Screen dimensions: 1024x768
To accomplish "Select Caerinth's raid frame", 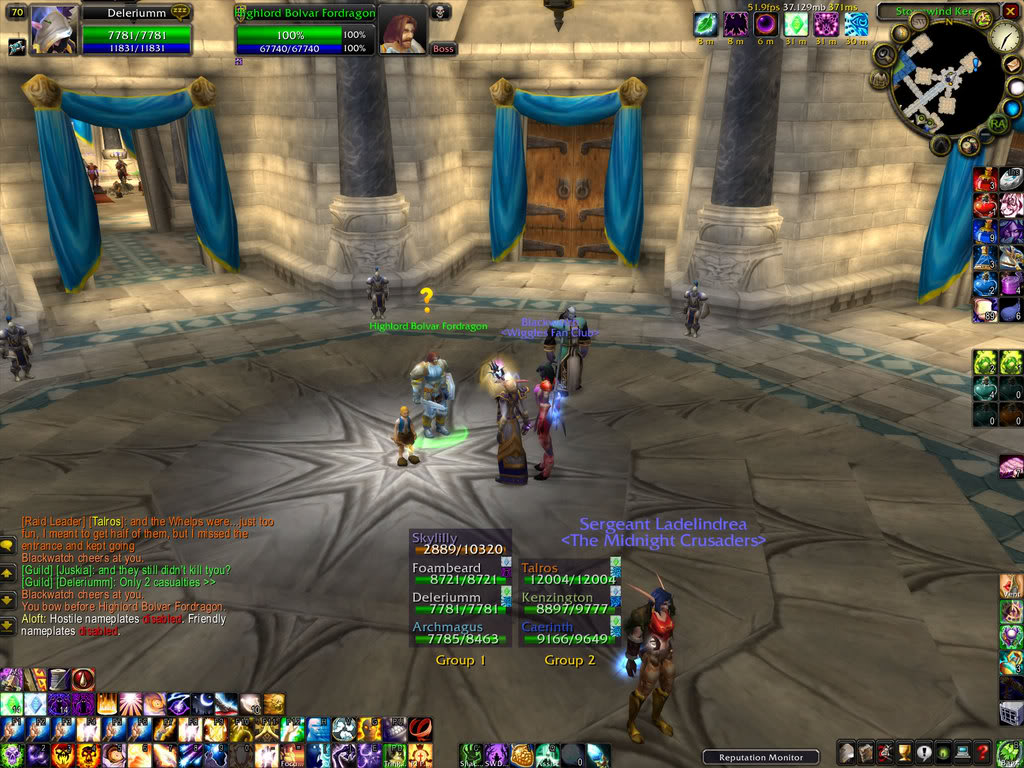I will (566, 633).
